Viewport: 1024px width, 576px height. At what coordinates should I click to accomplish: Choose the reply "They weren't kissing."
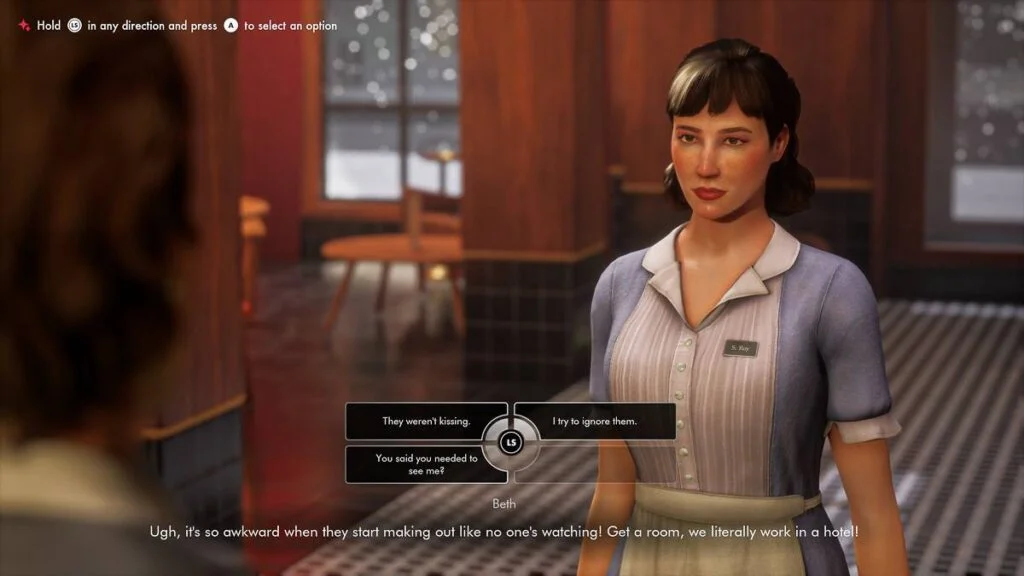pyautogui.click(x=426, y=421)
